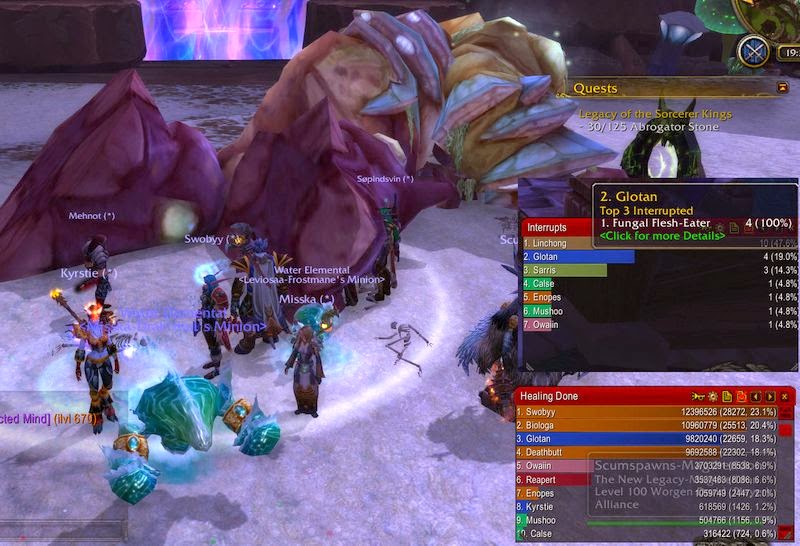This screenshot has width=800, height=546.
Task: Open the Healing Done meter's gear settings
Action: 713,397
